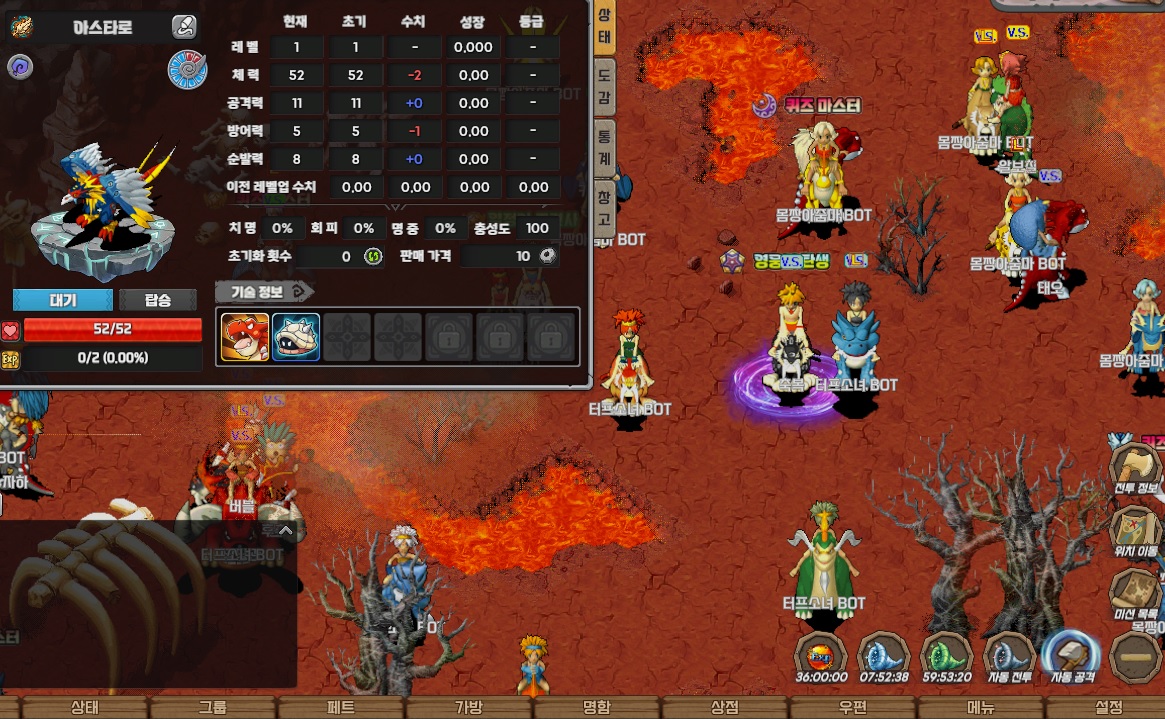Toggle 자동 전투 auto battle
1165x719 pixels.
tap(1008, 657)
